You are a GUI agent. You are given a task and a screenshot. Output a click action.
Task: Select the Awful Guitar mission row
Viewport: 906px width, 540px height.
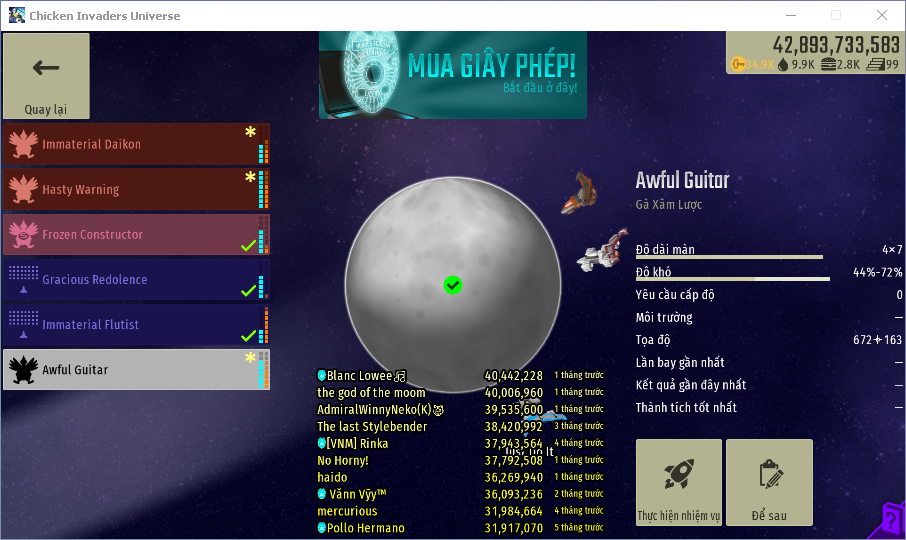point(136,369)
